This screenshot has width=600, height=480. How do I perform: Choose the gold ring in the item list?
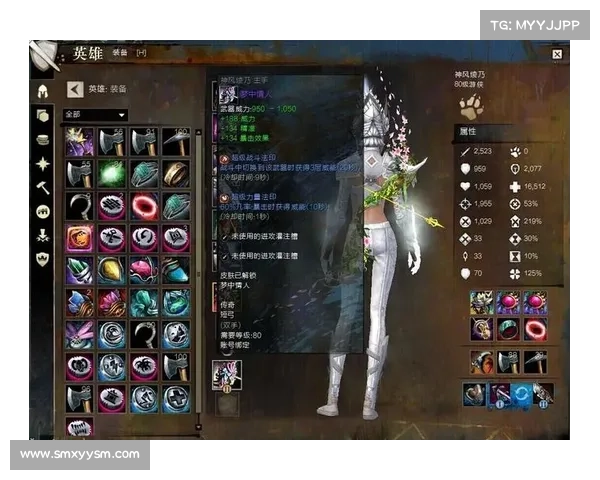pyautogui.click(x=176, y=174)
